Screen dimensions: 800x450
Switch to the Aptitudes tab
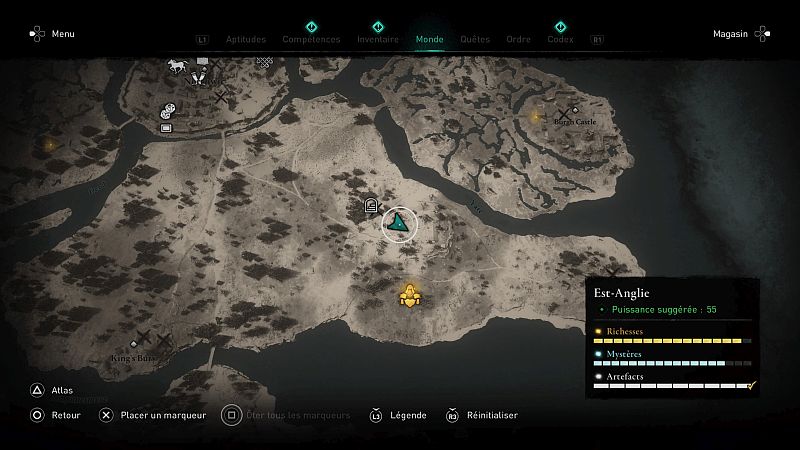246,40
